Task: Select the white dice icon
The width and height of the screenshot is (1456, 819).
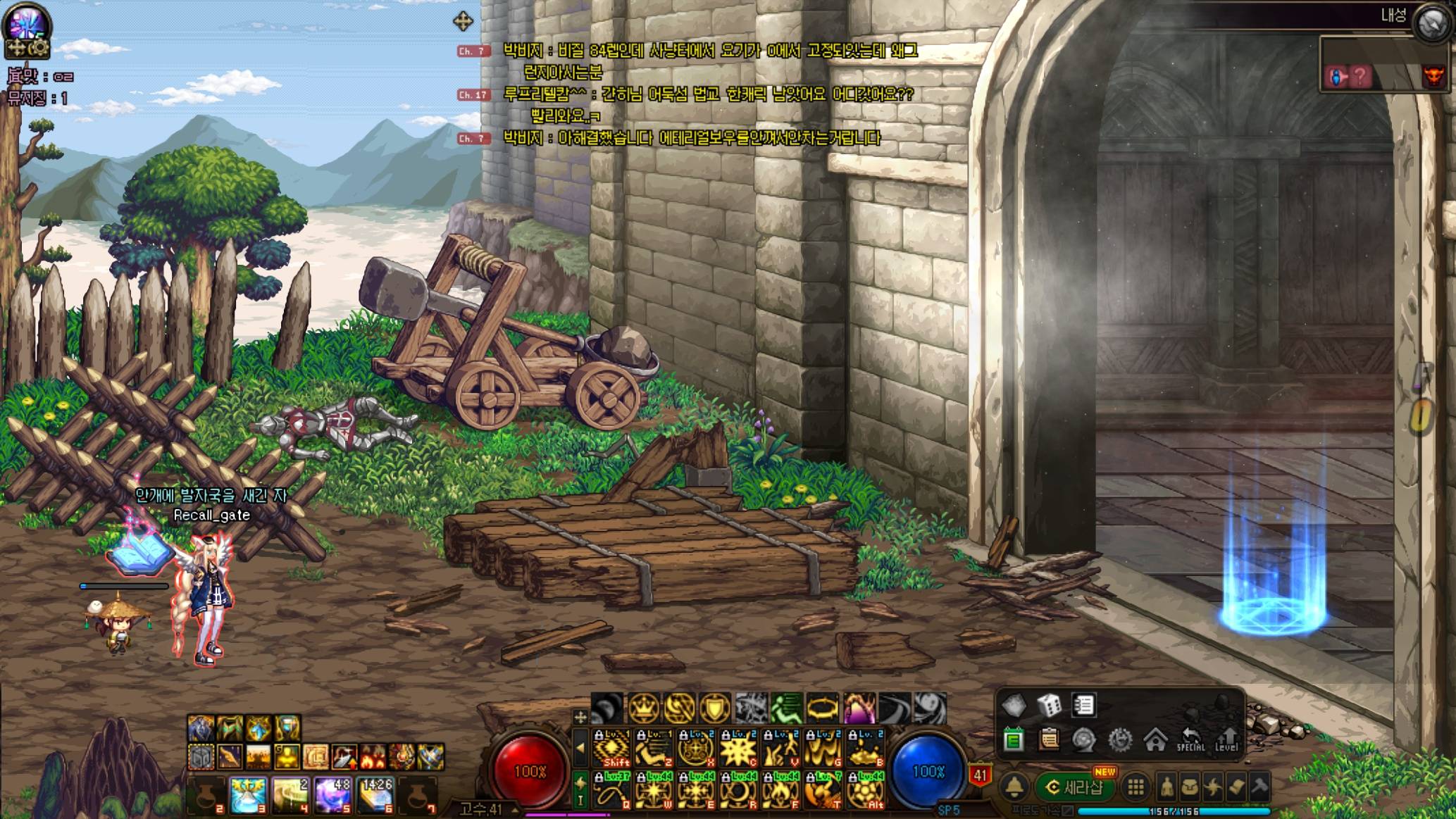Action: [1049, 704]
